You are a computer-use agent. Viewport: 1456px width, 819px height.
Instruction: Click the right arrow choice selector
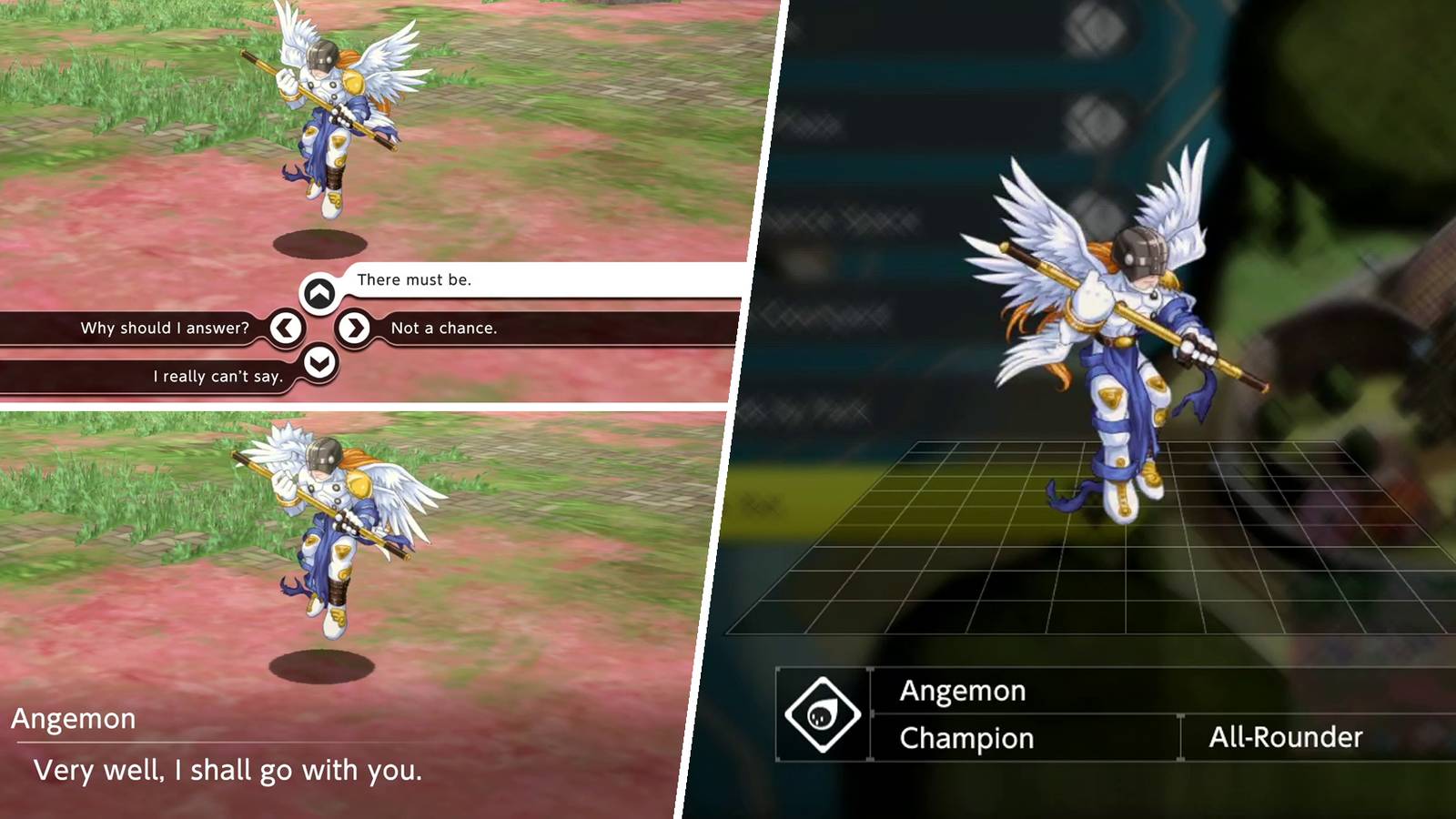352,329
